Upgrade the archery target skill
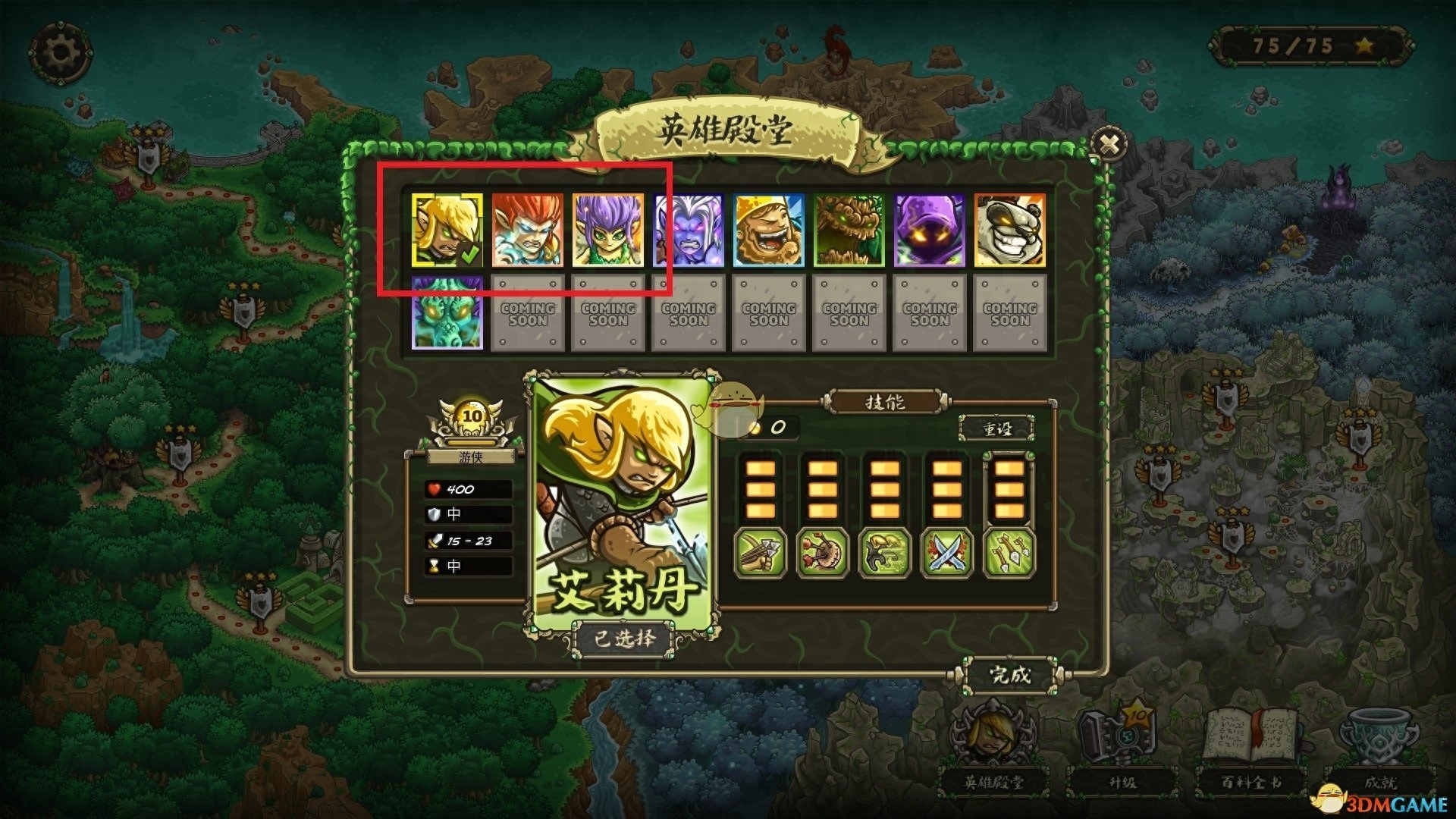1456x819 pixels. click(823, 554)
